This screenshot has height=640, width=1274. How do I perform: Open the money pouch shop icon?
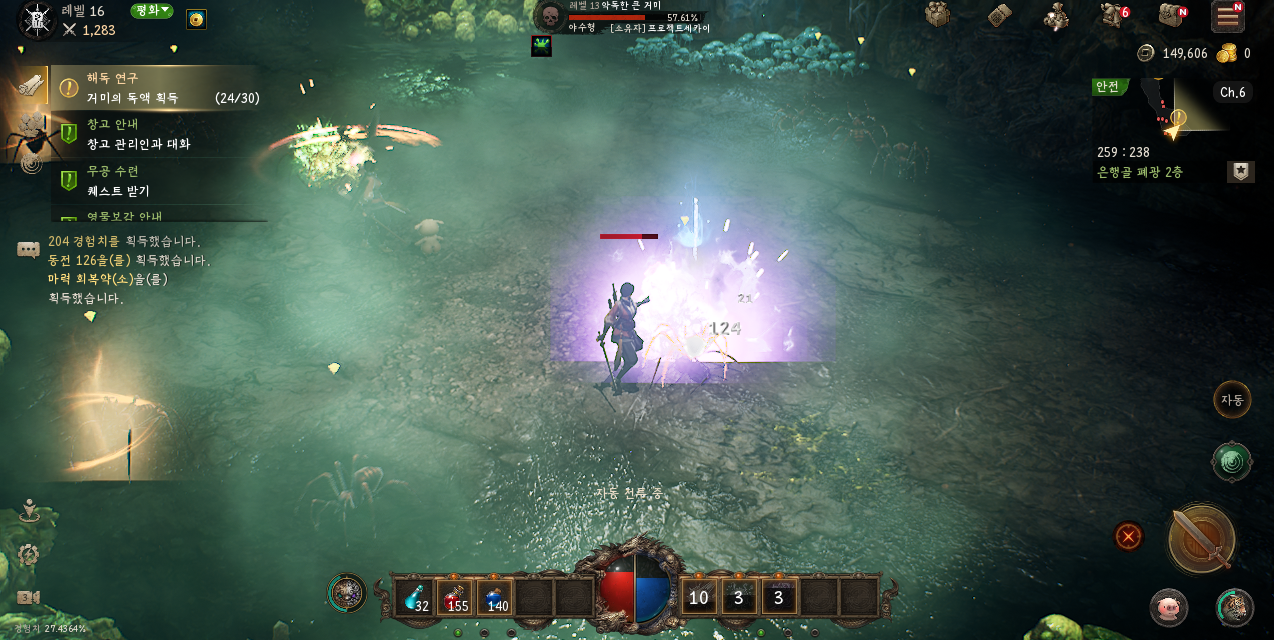point(1055,16)
